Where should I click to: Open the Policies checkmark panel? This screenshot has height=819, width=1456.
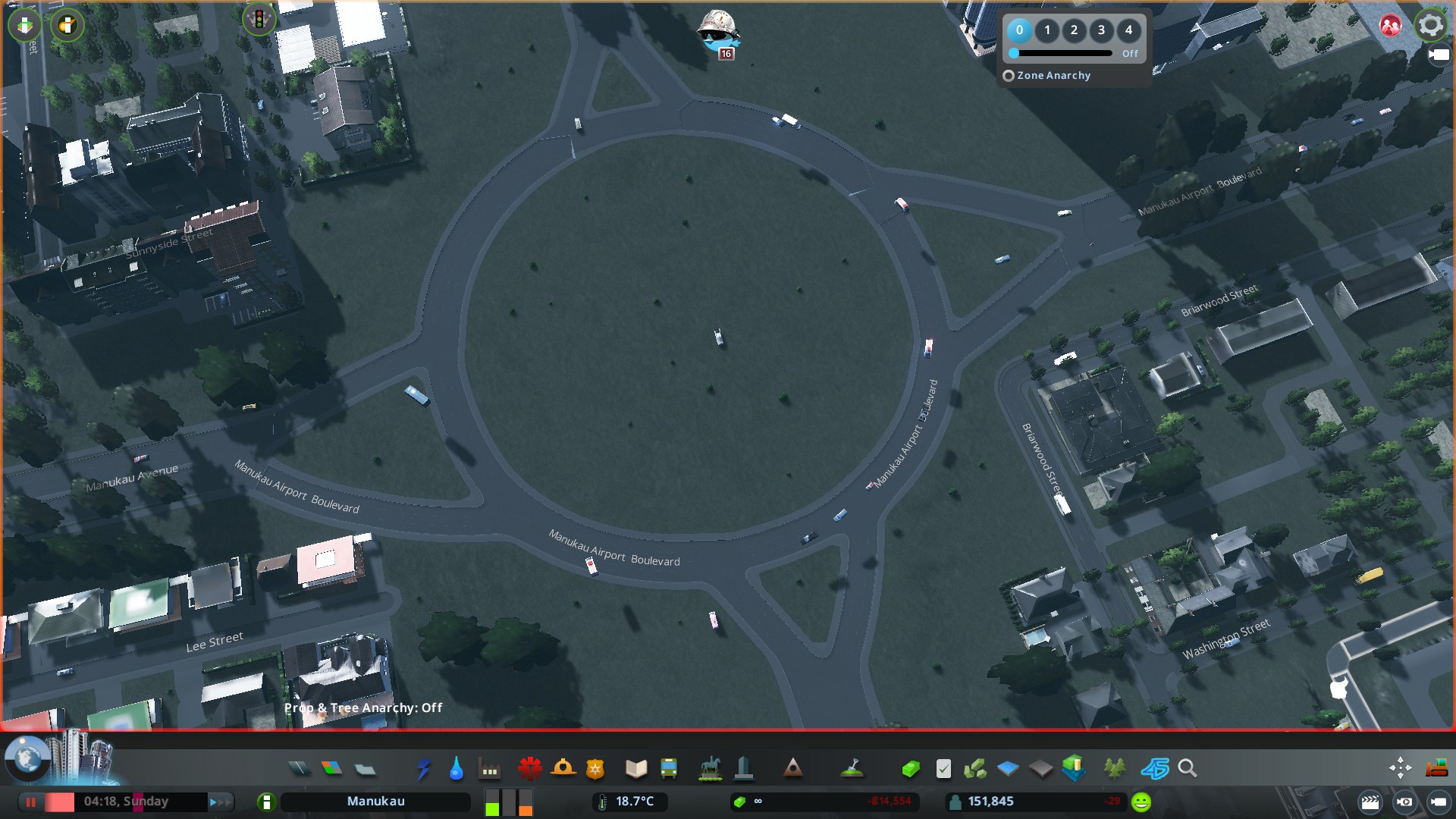[x=943, y=769]
